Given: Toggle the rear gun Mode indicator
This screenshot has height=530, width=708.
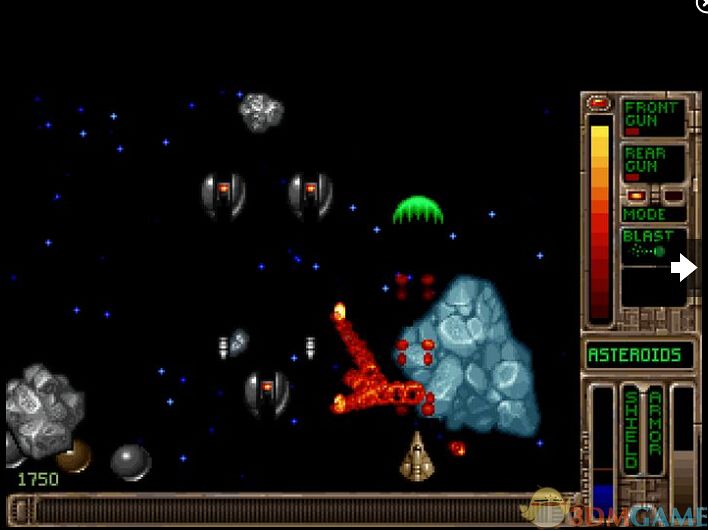Looking at the screenshot, I should click(x=653, y=213).
